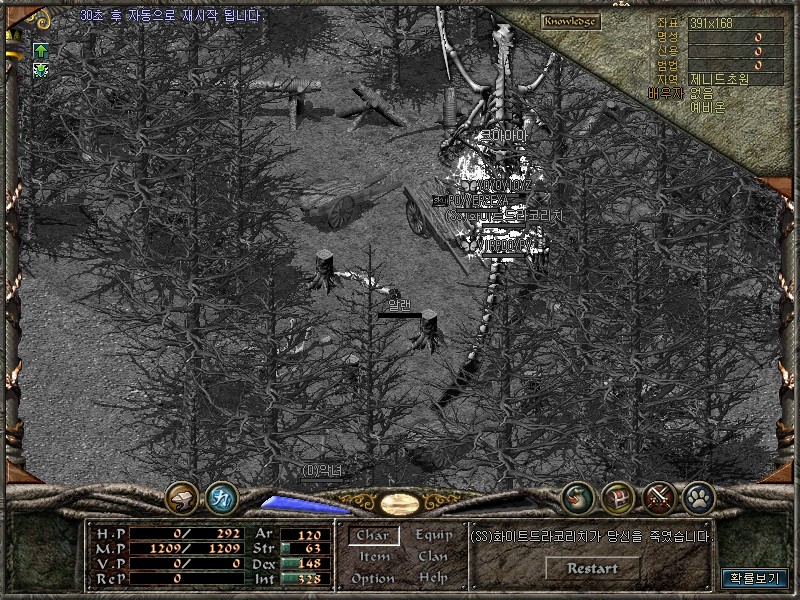
Task: Open the Item menu
Action: click(374, 557)
